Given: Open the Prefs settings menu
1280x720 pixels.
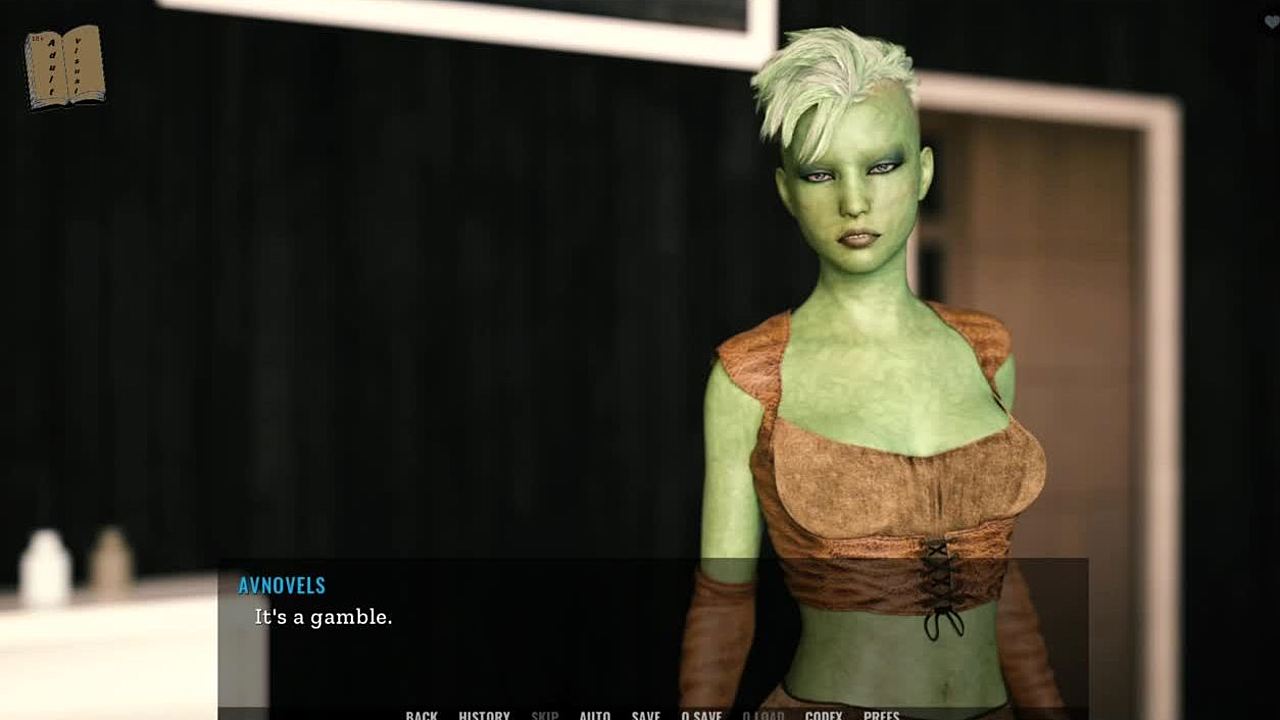Looking at the screenshot, I should [x=881, y=715].
